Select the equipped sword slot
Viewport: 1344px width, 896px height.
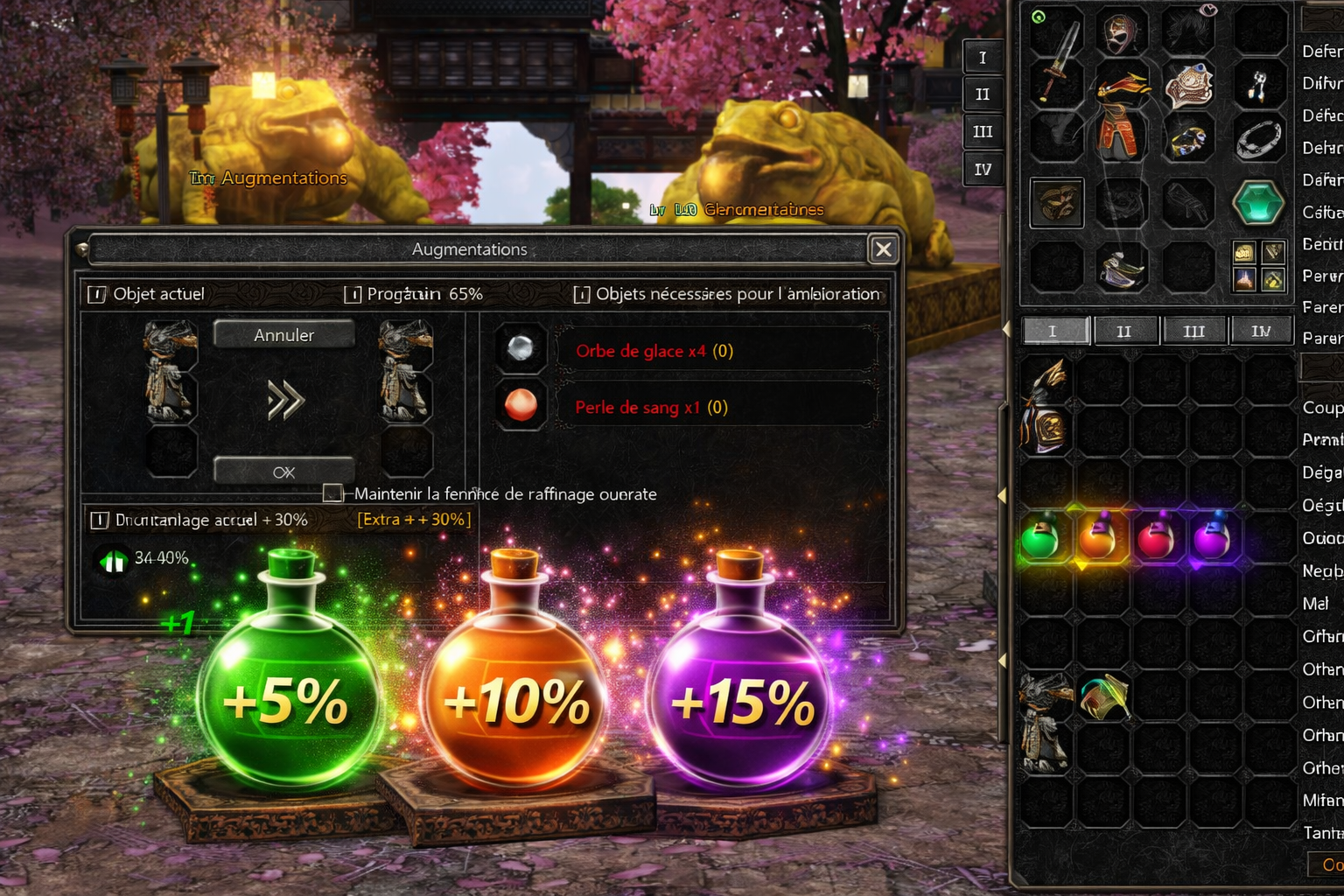[x=1058, y=59]
